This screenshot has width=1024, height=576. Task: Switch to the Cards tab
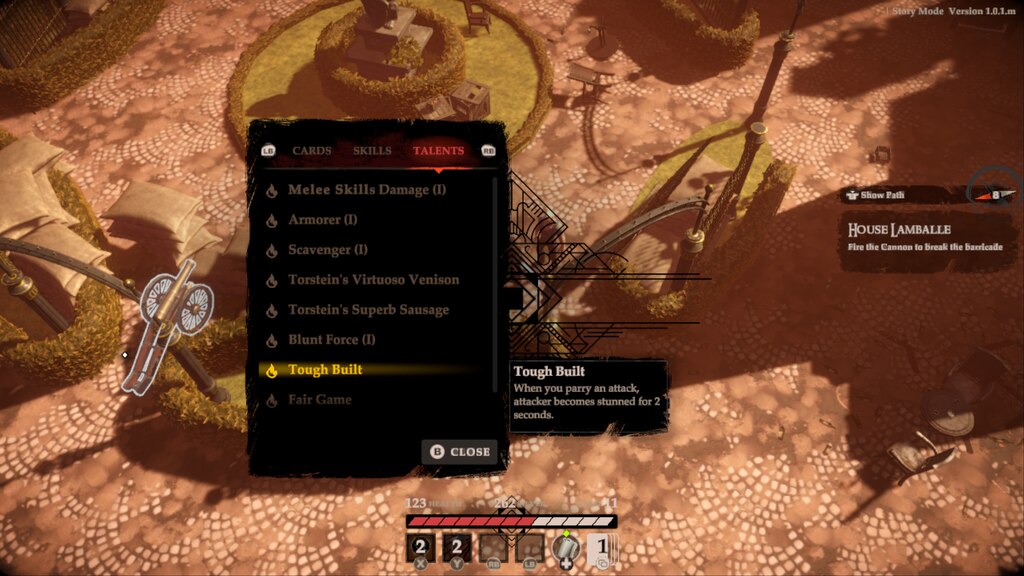click(312, 151)
